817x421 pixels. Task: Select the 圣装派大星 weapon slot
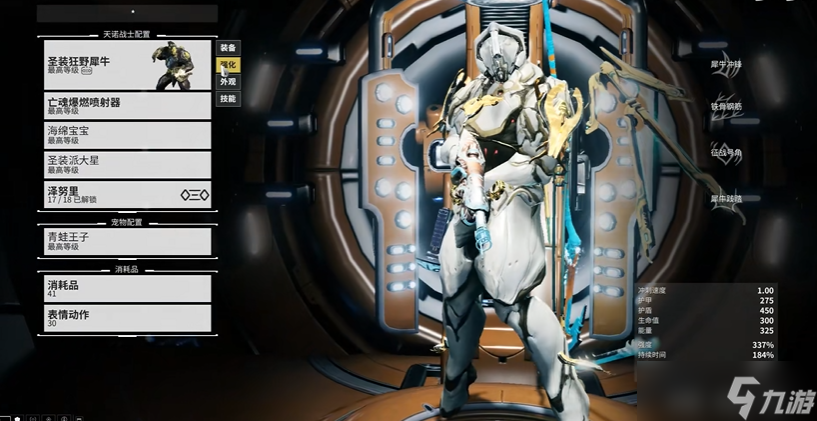click(x=127, y=164)
